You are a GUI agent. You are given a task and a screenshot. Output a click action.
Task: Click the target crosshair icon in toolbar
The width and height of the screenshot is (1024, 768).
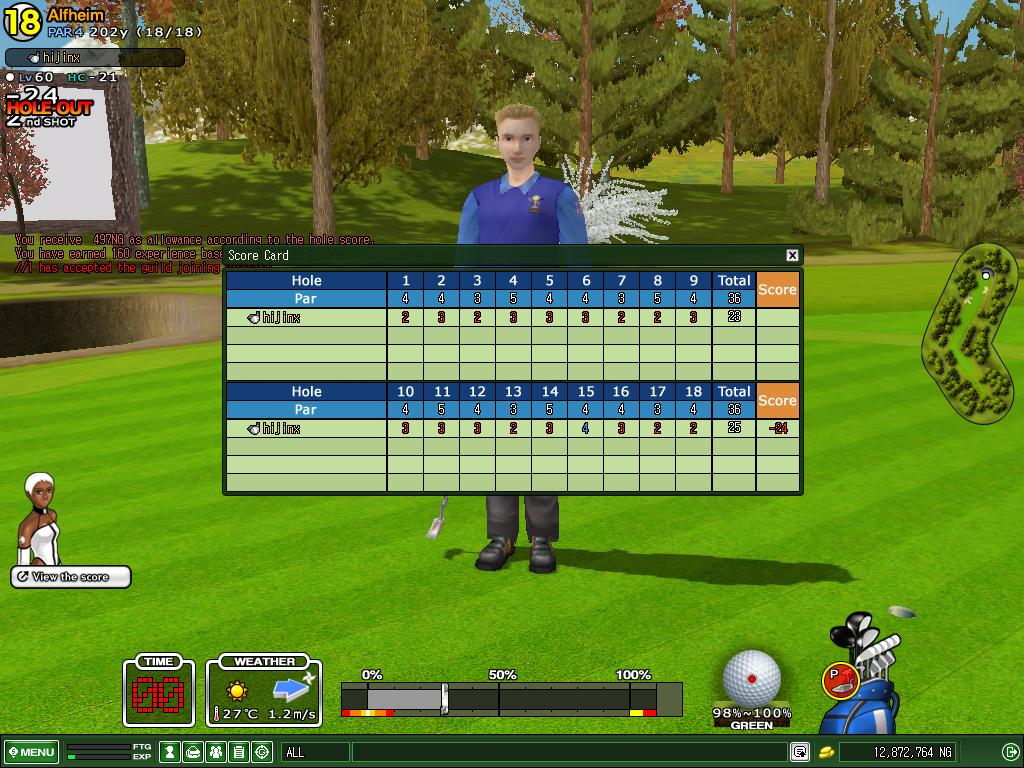click(x=263, y=752)
